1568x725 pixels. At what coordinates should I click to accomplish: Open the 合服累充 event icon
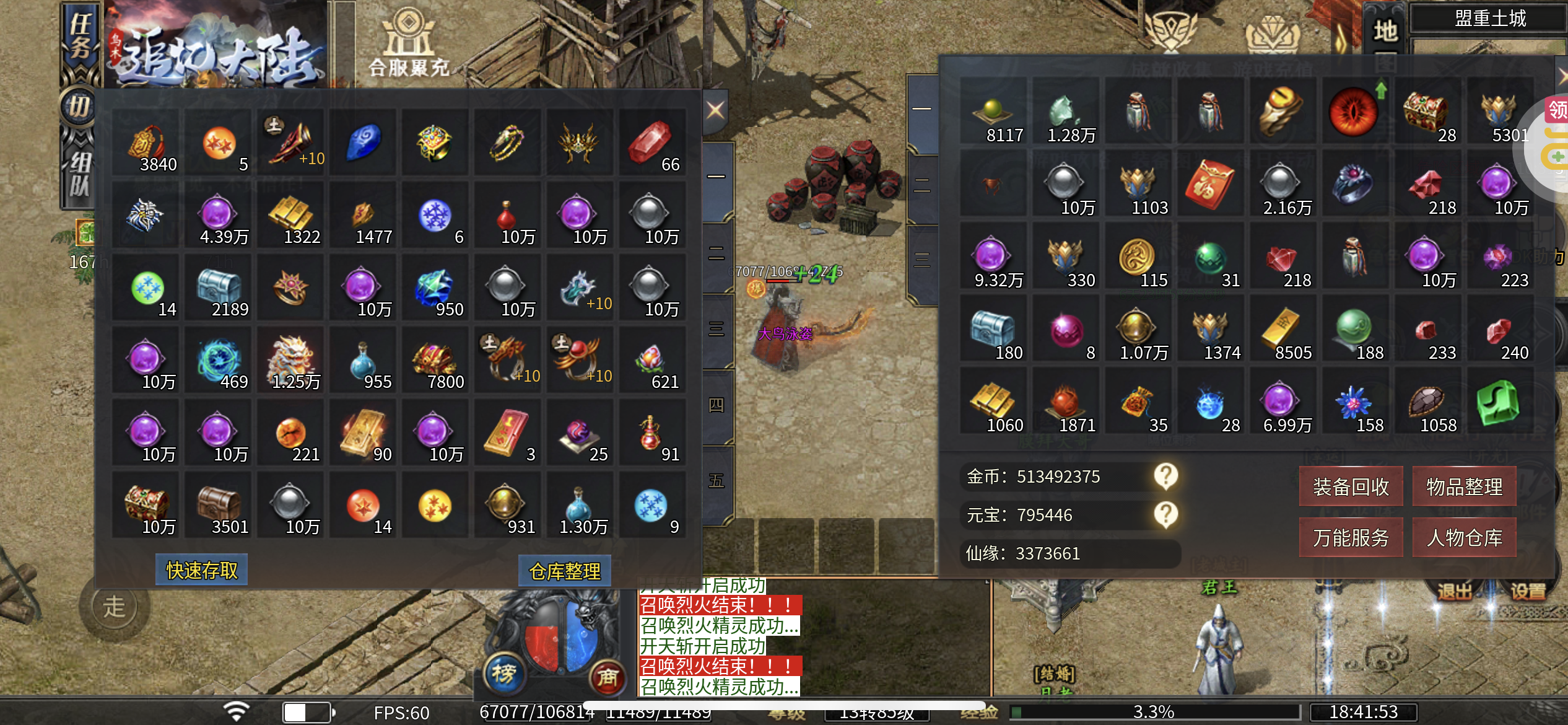pos(409,43)
